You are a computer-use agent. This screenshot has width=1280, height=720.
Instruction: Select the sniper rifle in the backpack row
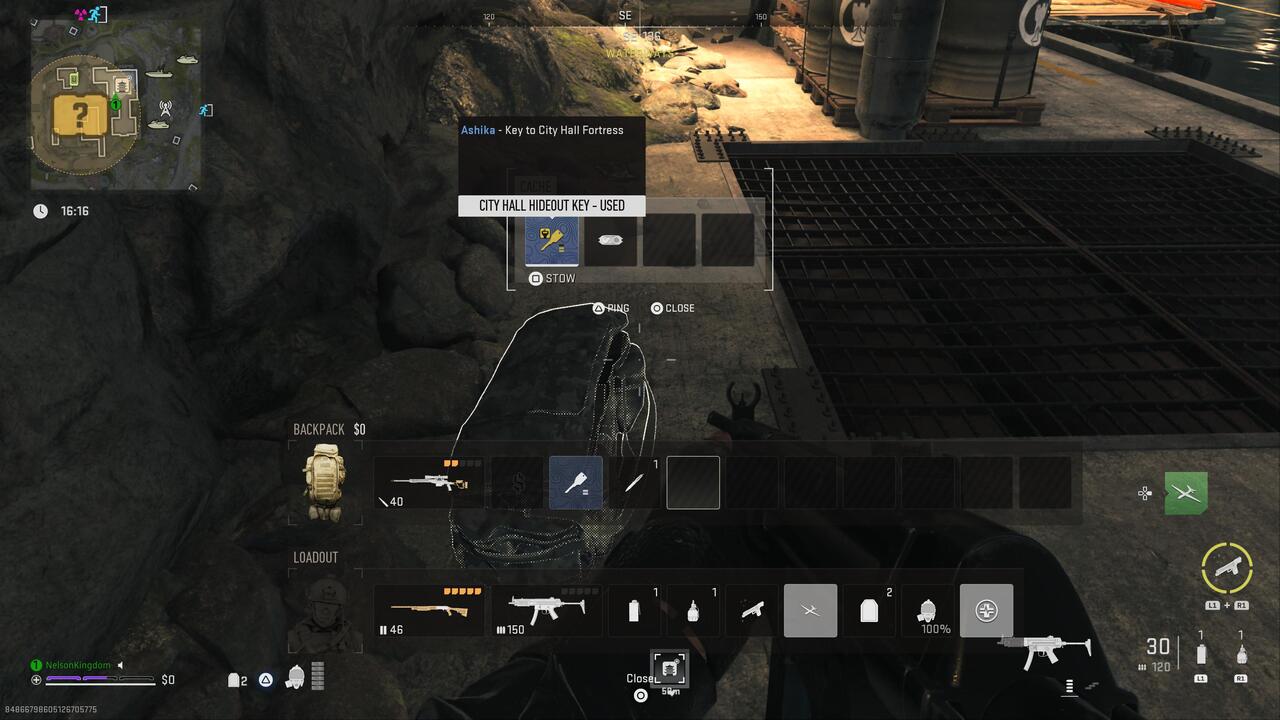coord(430,482)
